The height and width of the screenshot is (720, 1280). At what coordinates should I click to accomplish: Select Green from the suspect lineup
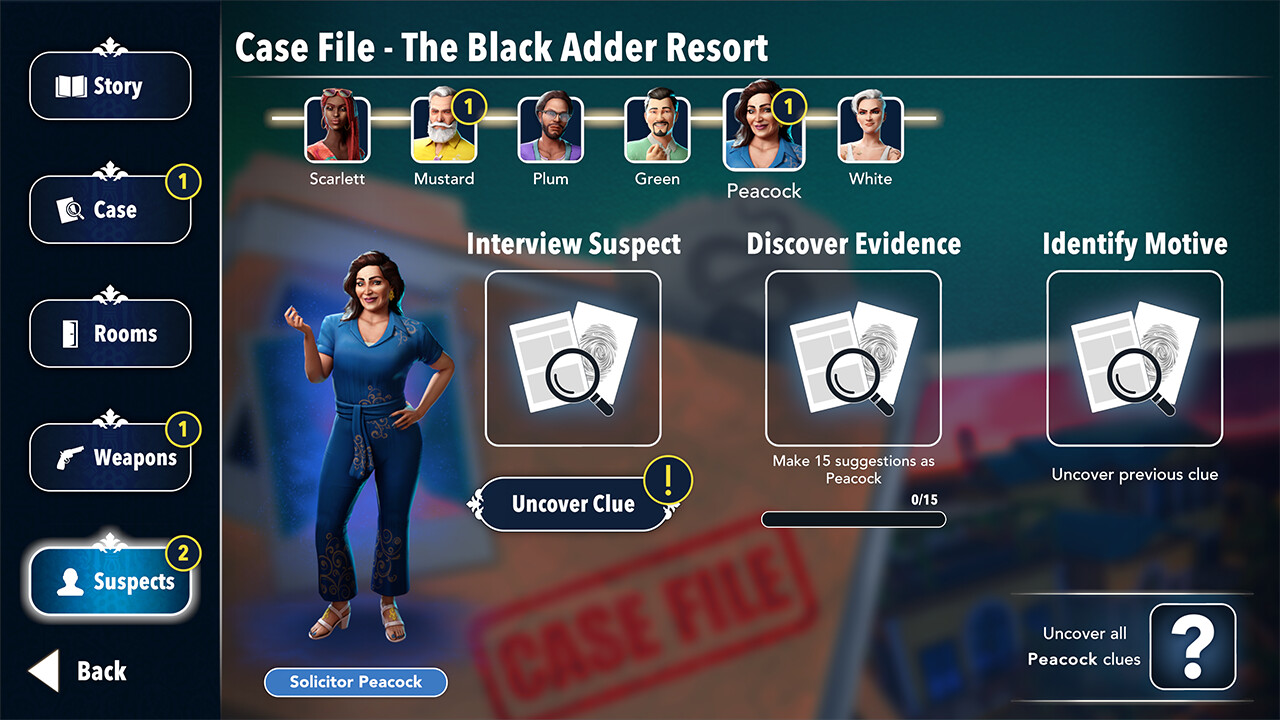[x=656, y=130]
